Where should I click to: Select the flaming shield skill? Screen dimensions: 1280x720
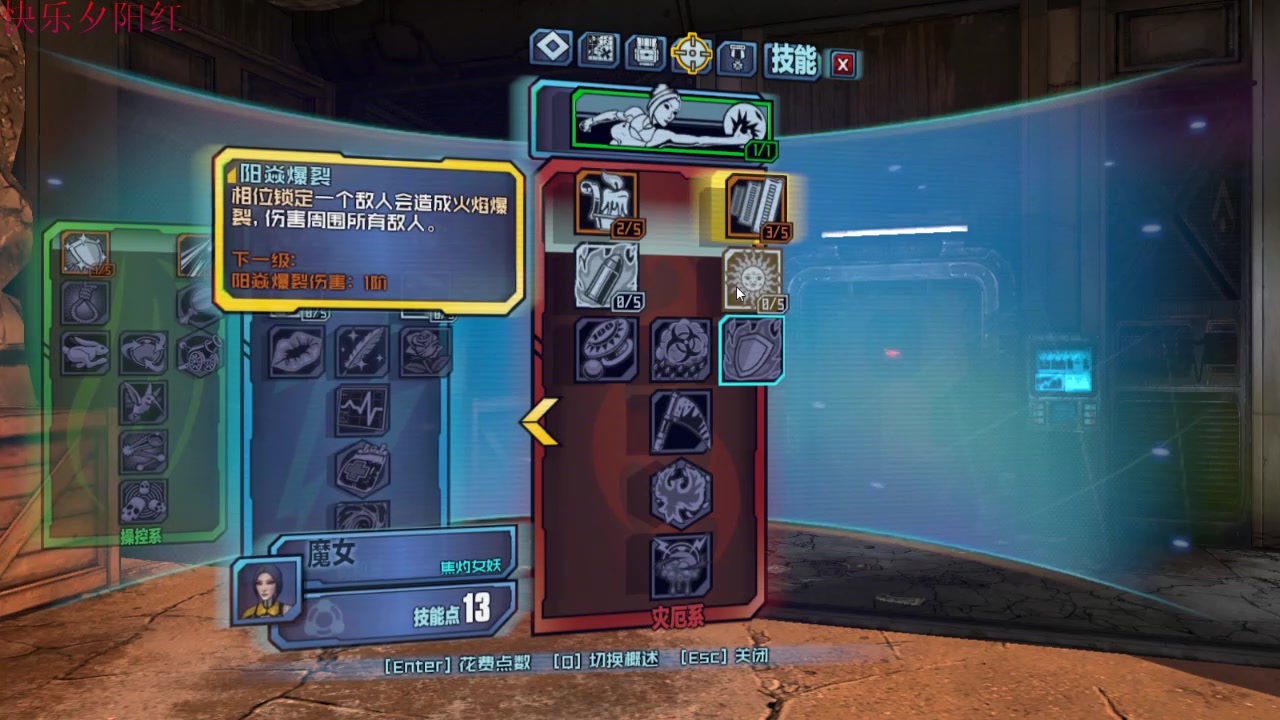tap(751, 350)
